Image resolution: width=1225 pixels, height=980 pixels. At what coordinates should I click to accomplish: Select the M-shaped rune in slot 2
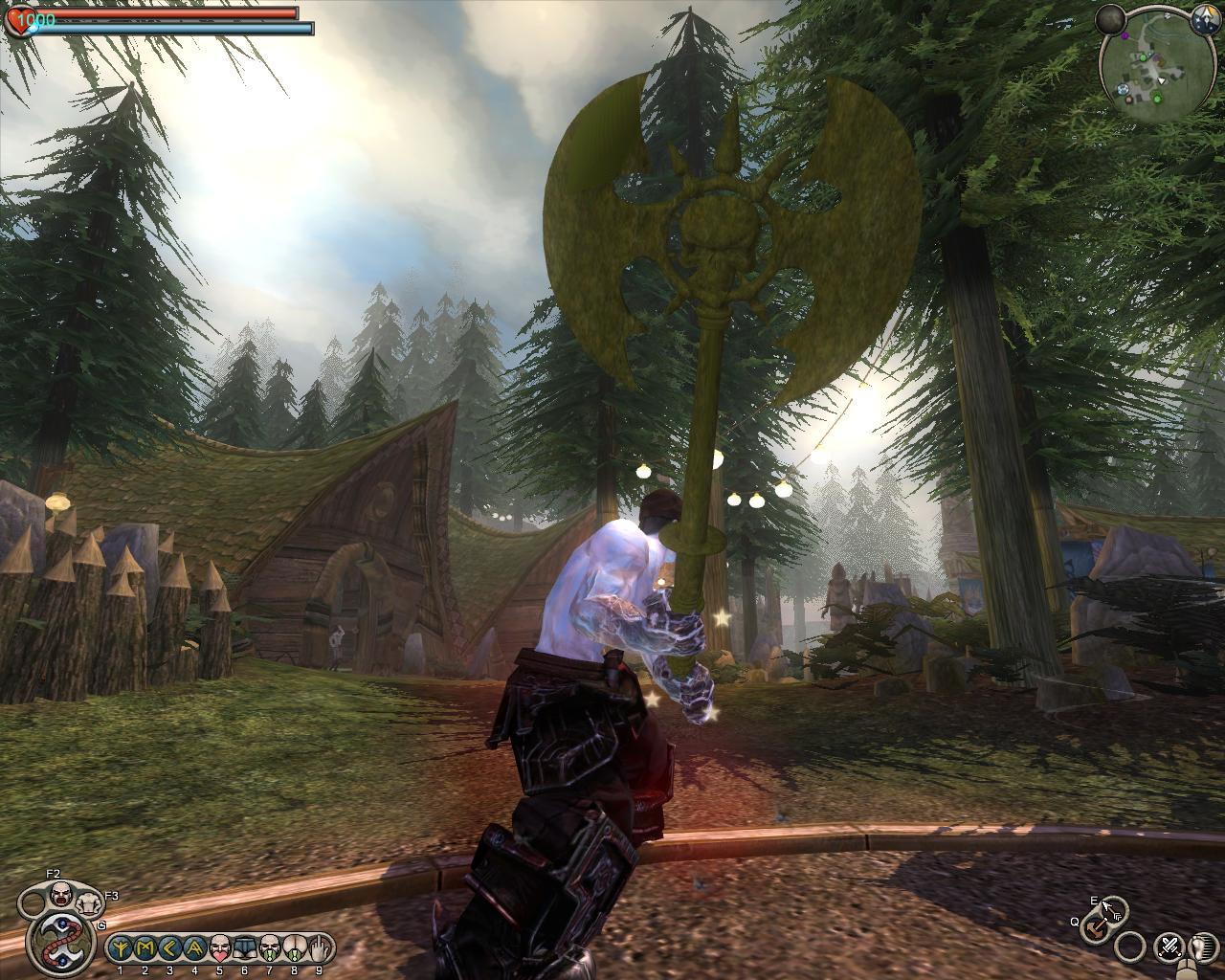point(145,947)
